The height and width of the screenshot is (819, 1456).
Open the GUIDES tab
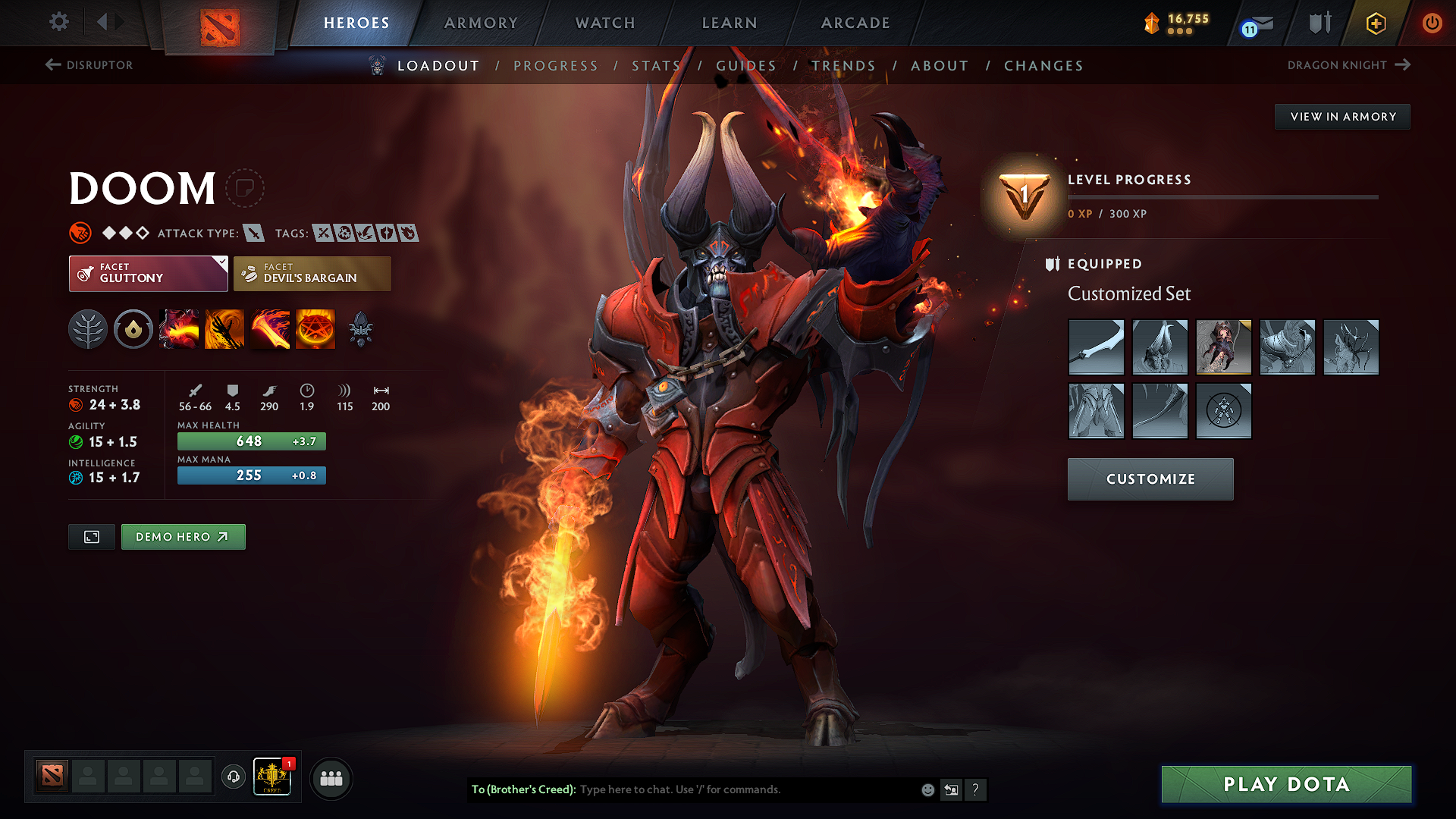[746, 66]
